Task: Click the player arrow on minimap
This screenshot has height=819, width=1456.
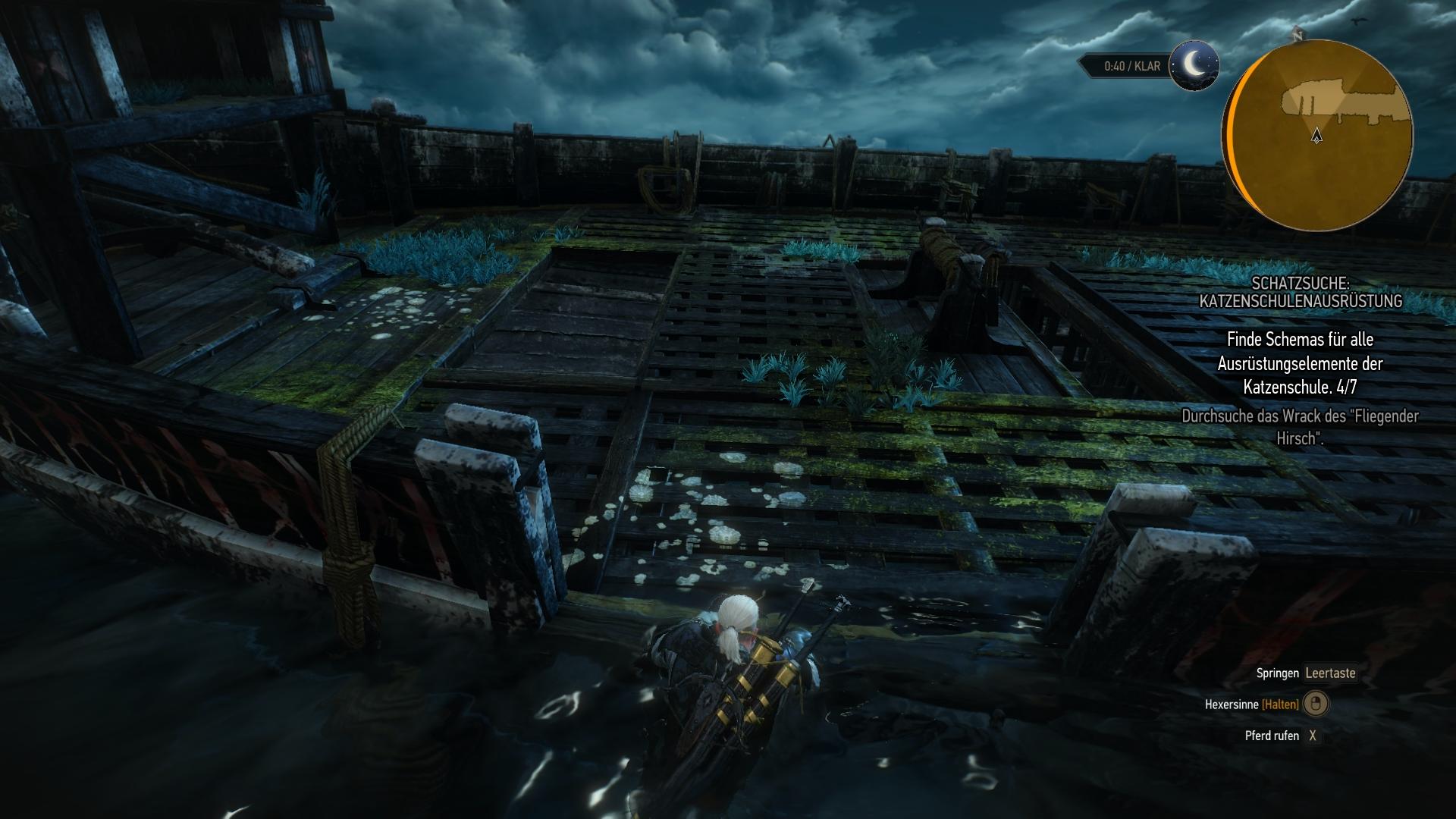Action: point(1316,136)
